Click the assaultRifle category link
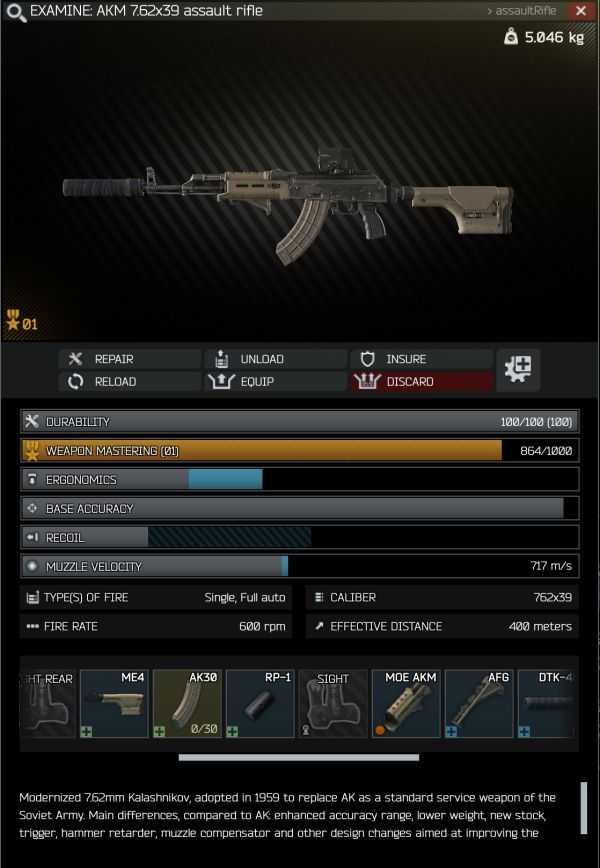Image resolution: width=600 pixels, height=868 pixels. 520,11
